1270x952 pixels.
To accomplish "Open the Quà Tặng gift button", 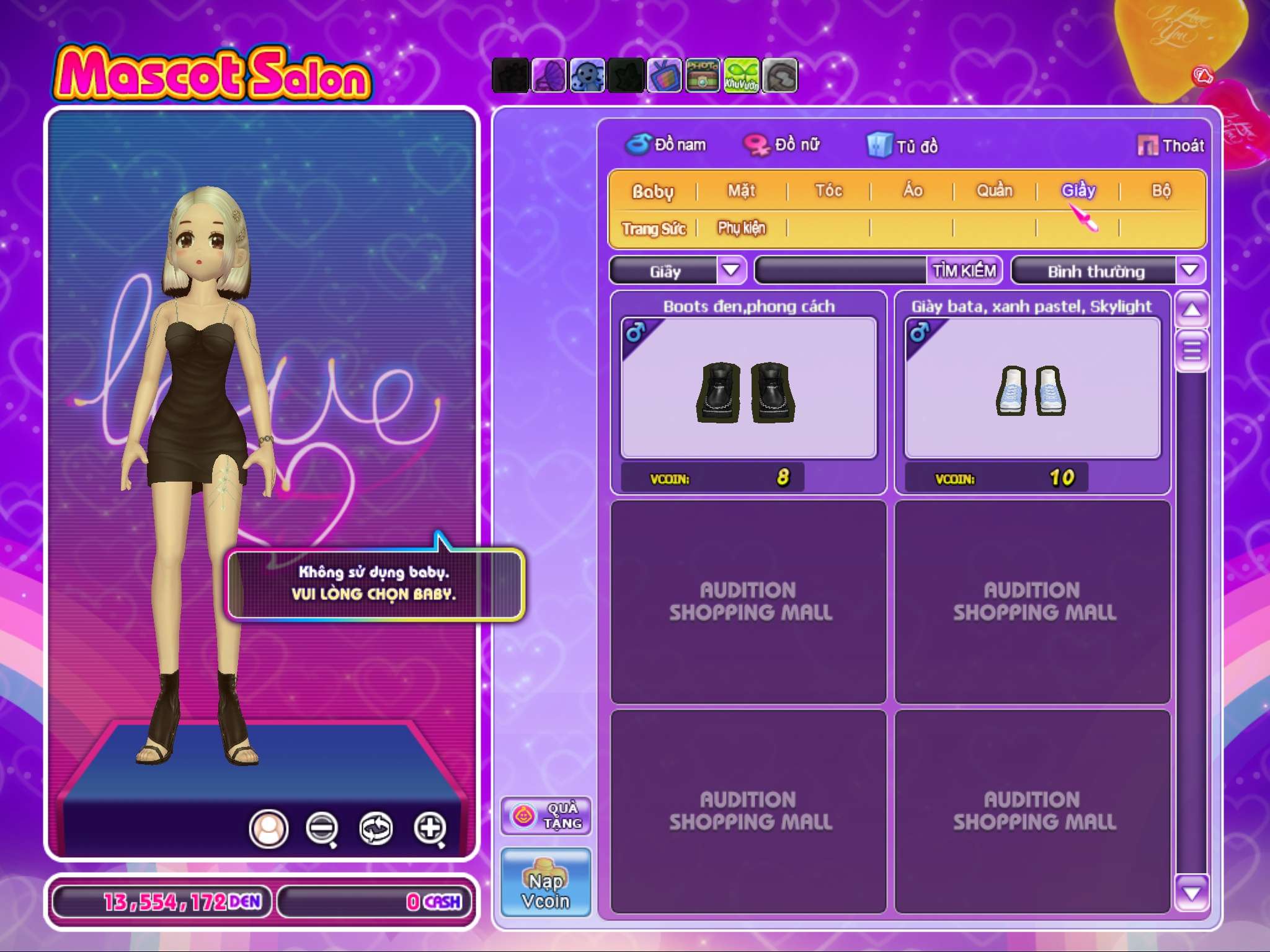I will coord(546,816).
